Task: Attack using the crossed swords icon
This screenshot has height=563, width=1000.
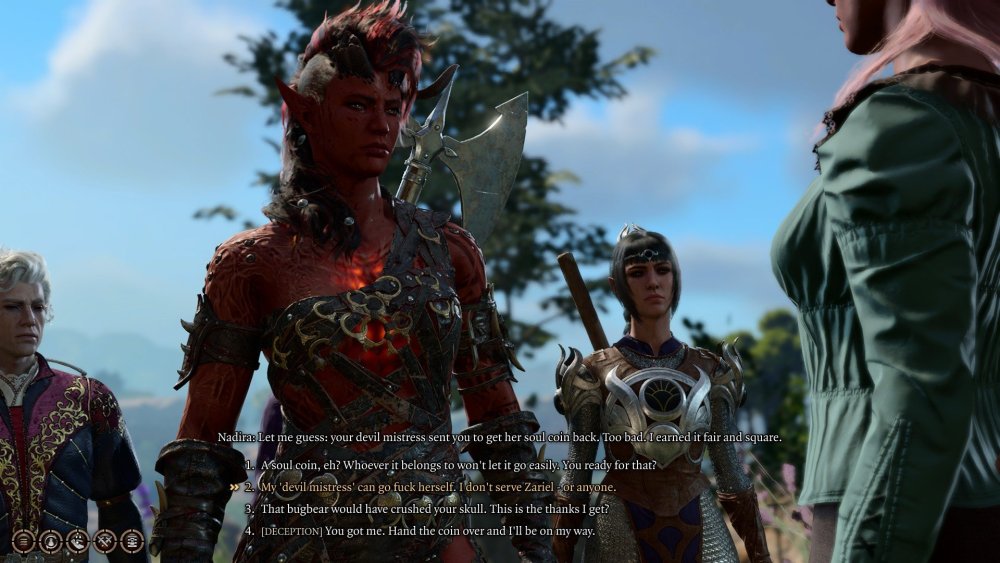Action: pos(104,542)
